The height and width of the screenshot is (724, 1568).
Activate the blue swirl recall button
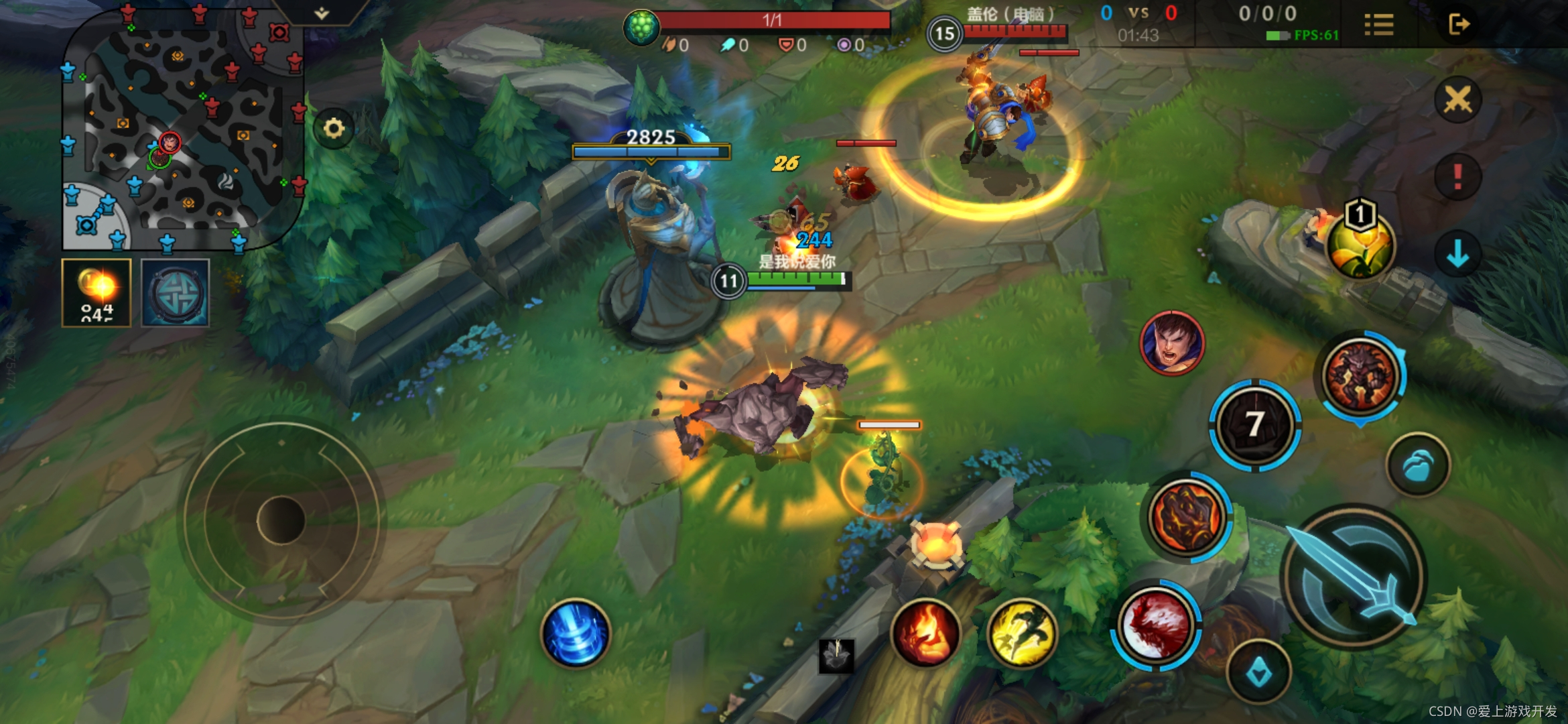tap(576, 633)
